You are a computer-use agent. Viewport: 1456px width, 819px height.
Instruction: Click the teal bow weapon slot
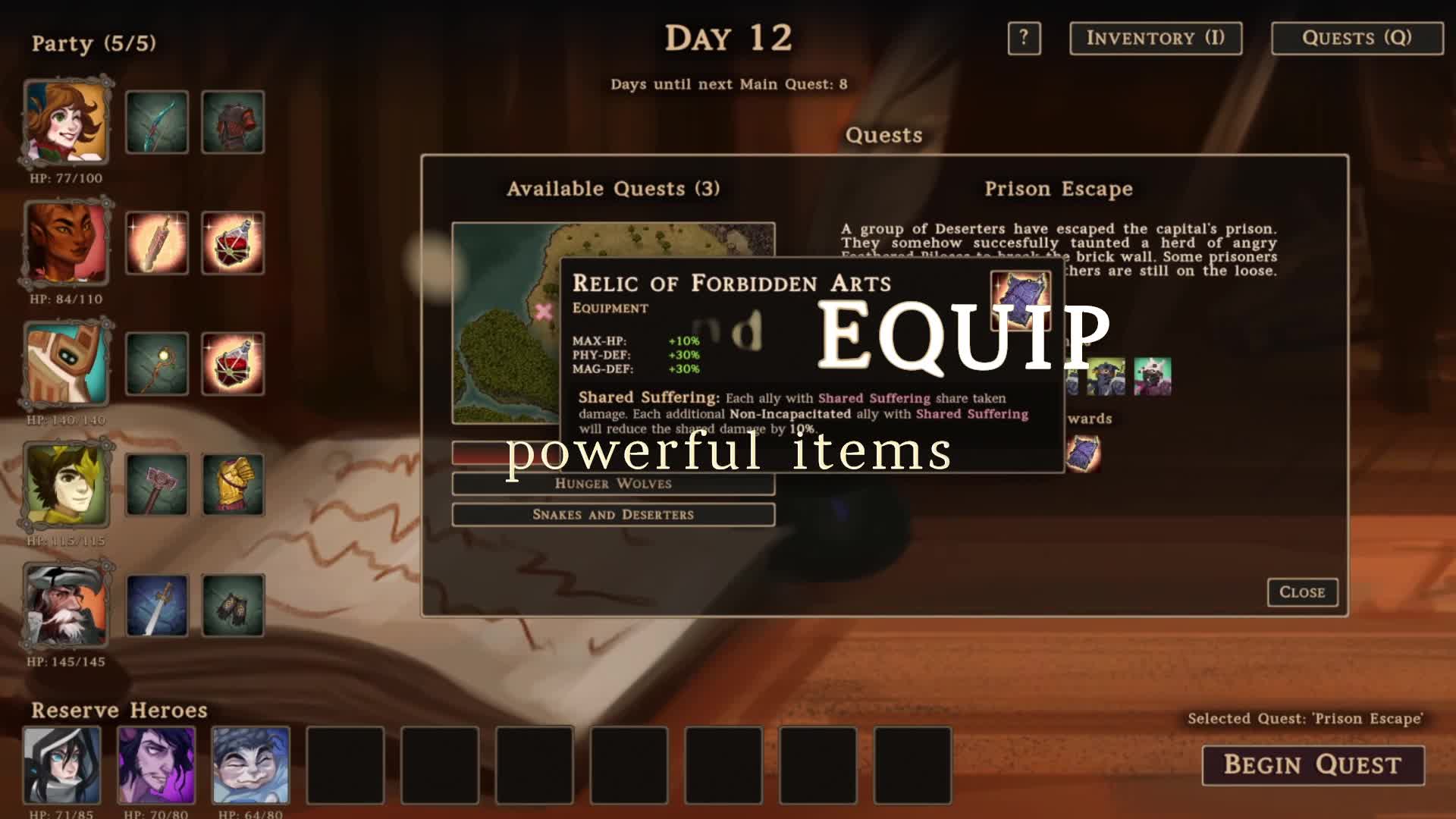coord(157,122)
